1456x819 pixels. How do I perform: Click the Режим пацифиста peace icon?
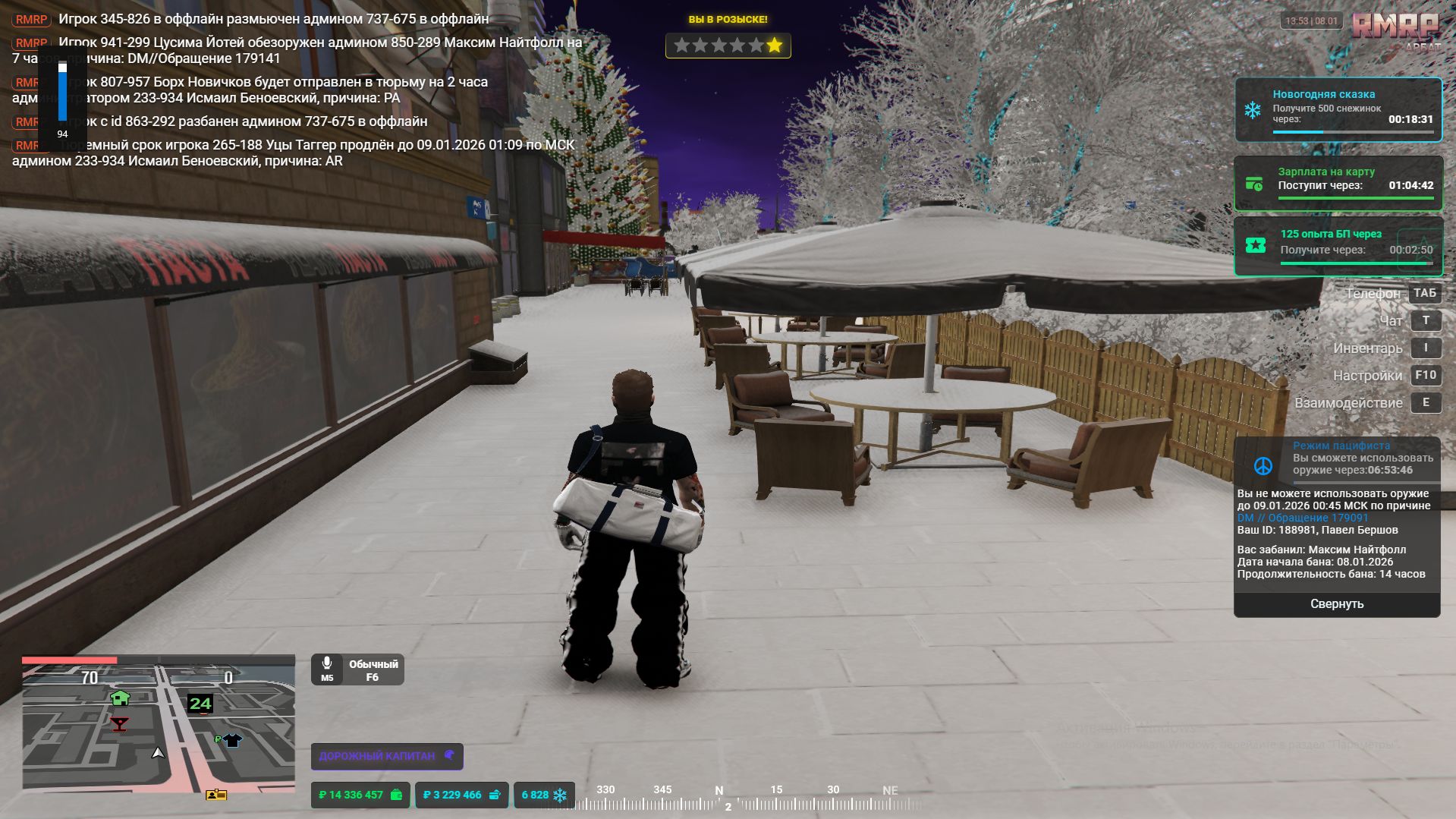[x=1263, y=465]
